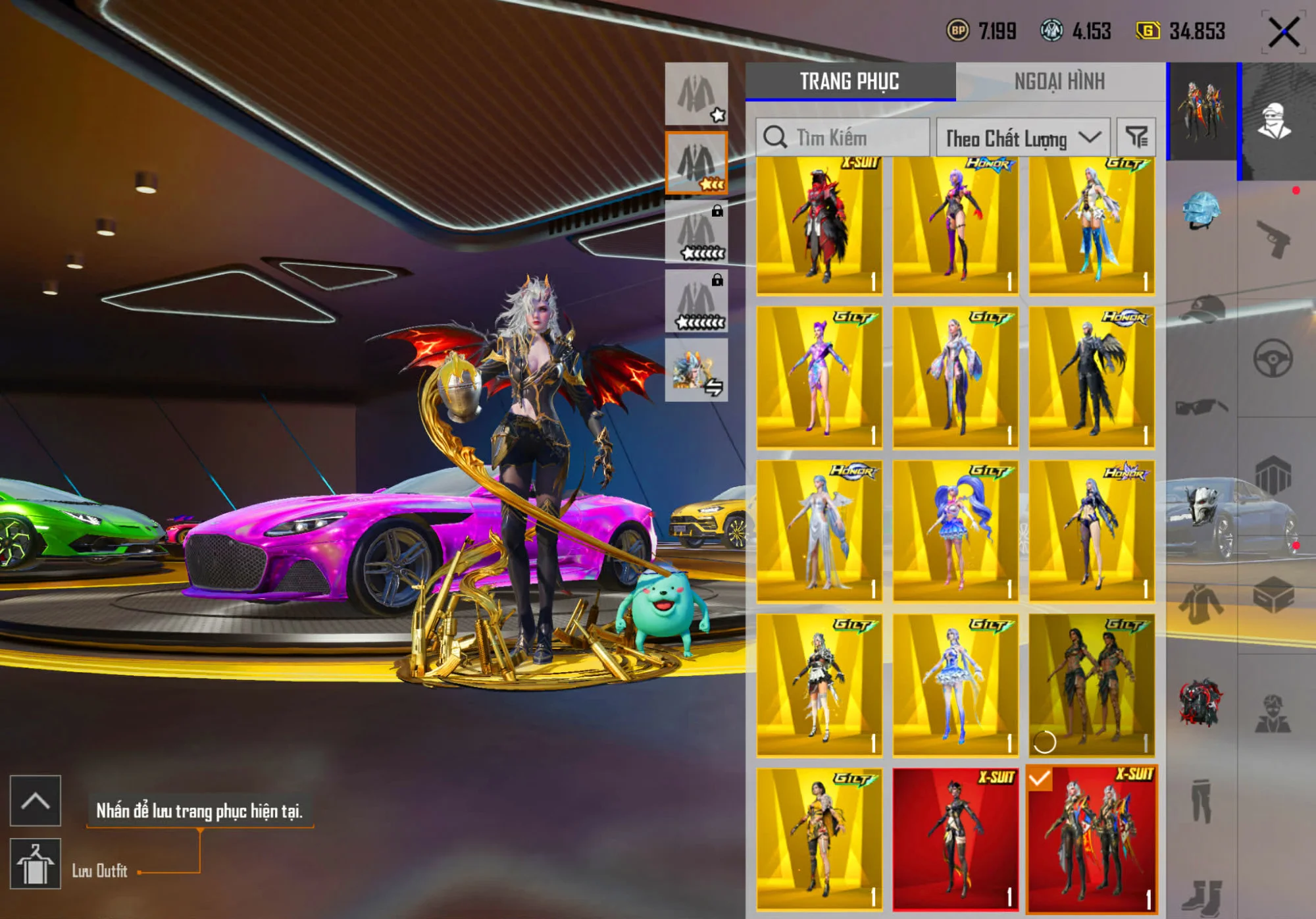Open the filter options icon
Image resolution: width=1316 pixels, height=919 pixels.
[1136, 137]
